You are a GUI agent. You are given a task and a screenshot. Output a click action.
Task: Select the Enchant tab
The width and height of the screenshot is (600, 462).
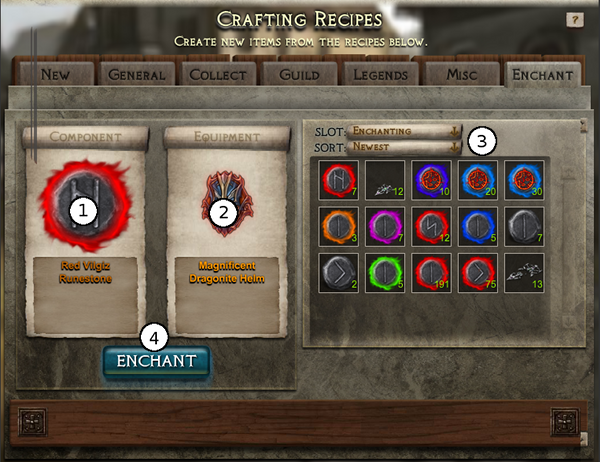(541, 75)
